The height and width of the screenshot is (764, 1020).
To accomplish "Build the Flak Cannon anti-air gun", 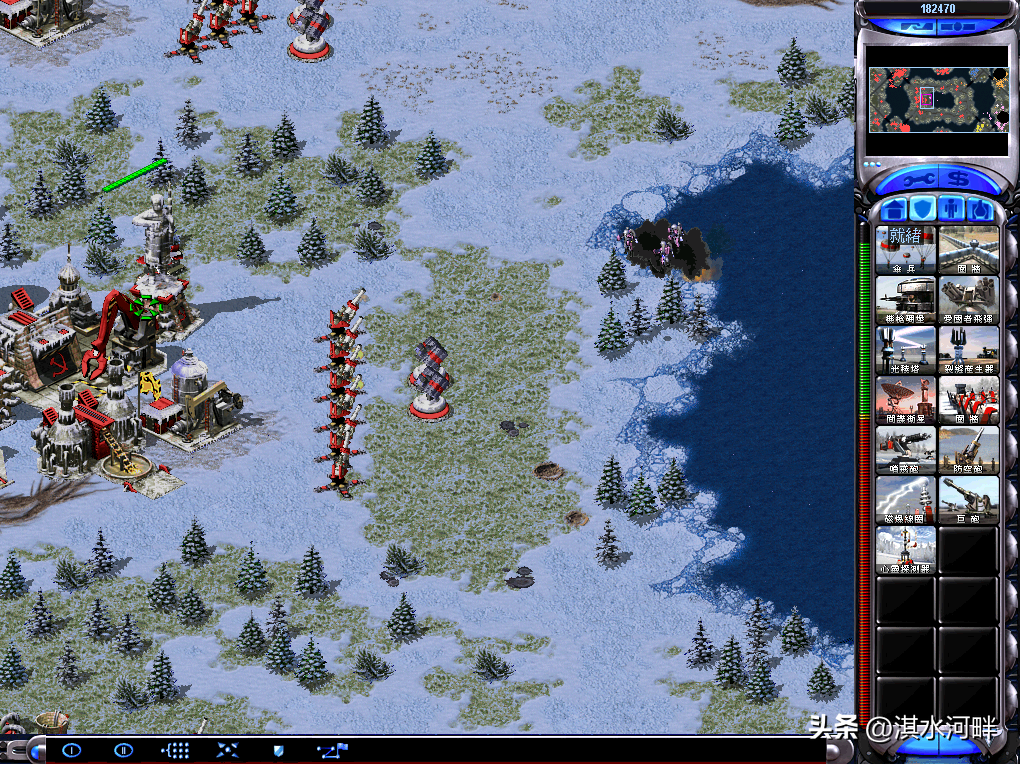I will coord(968,450).
